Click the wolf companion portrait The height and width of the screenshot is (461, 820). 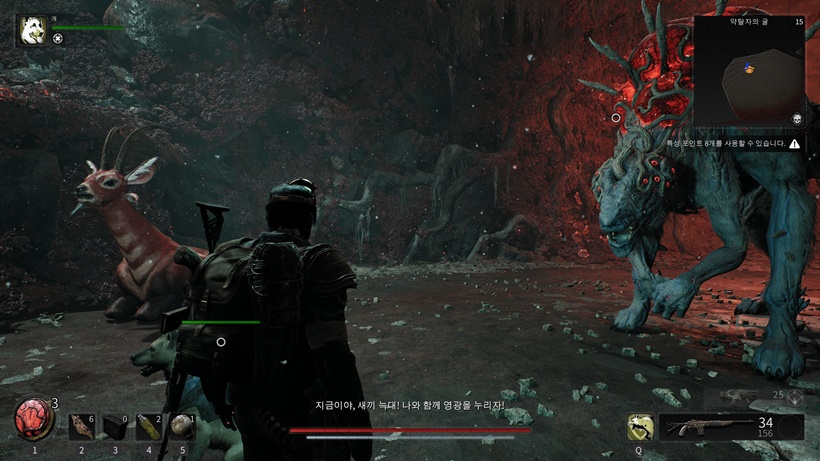31,30
